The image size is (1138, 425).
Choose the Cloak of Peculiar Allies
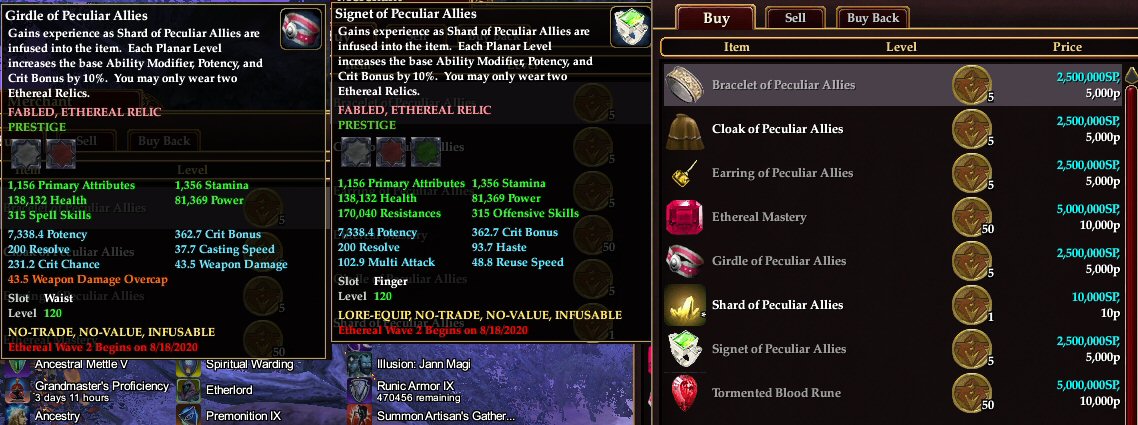click(777, 128)
